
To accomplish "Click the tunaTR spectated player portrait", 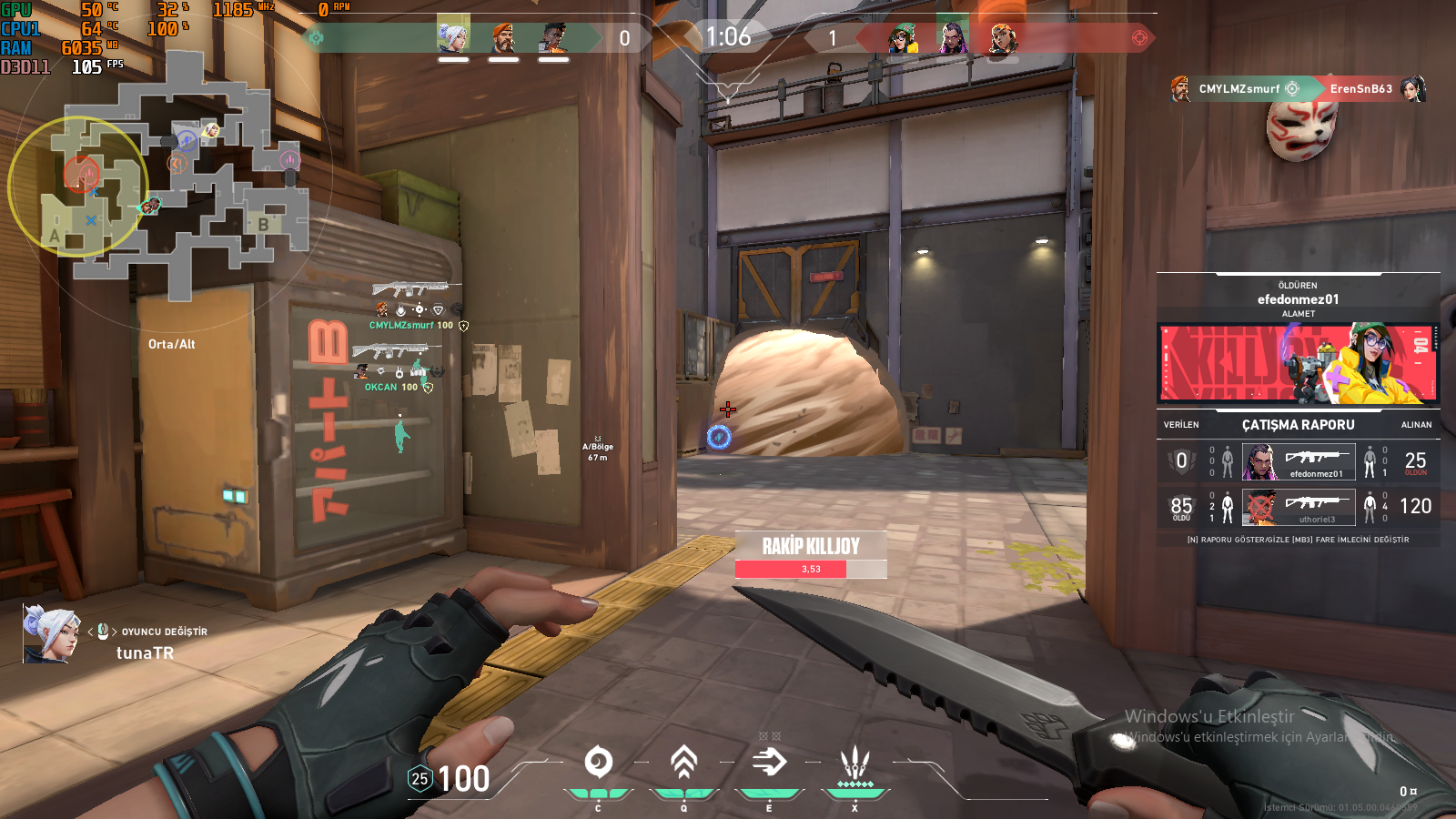I will pos(50,634).
